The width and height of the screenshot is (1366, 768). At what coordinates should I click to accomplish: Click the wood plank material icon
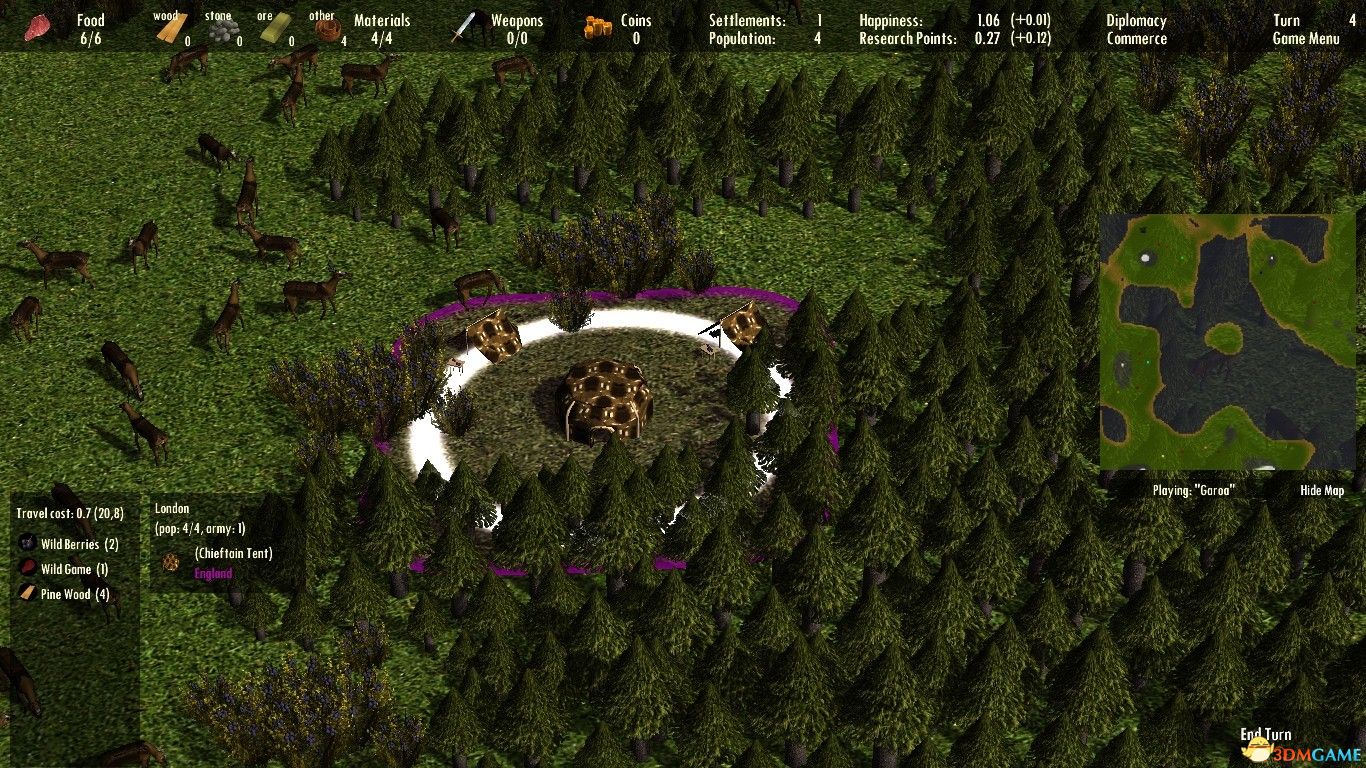pos(171,31)
